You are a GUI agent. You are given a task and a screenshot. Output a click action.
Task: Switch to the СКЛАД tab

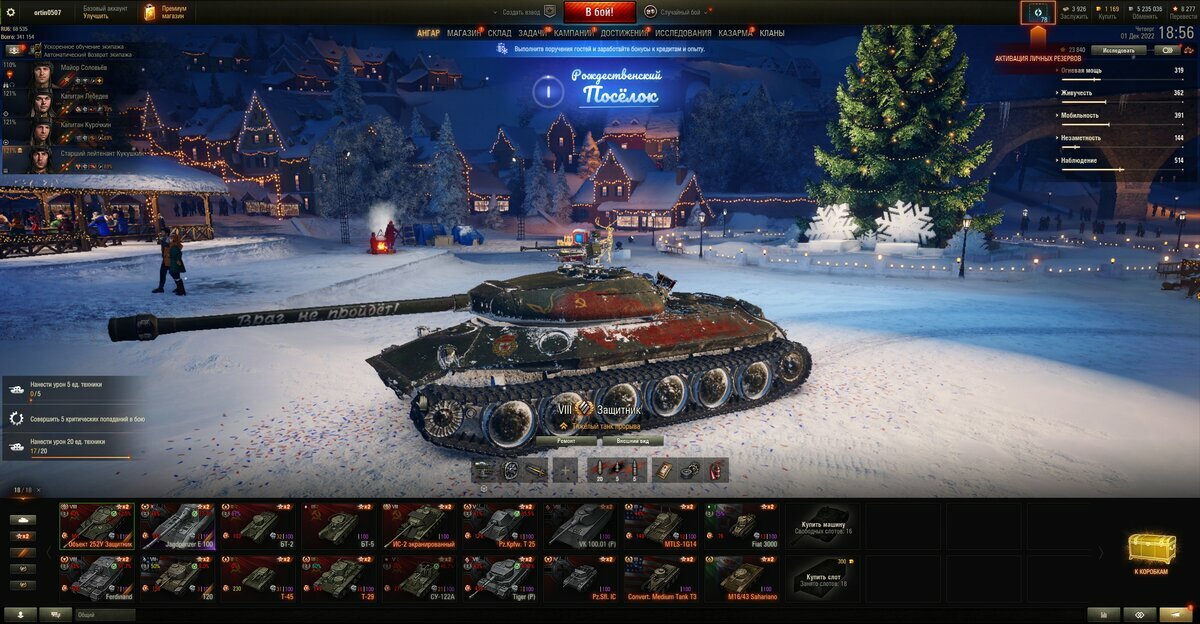[500, 33]
